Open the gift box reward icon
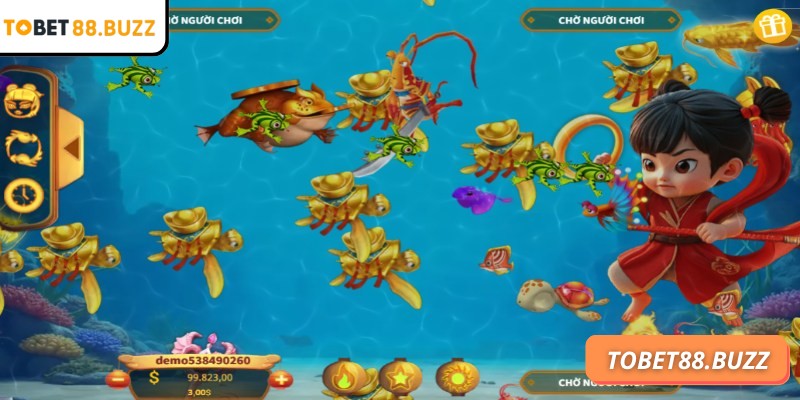800x400 pixels. pos(770,26)
